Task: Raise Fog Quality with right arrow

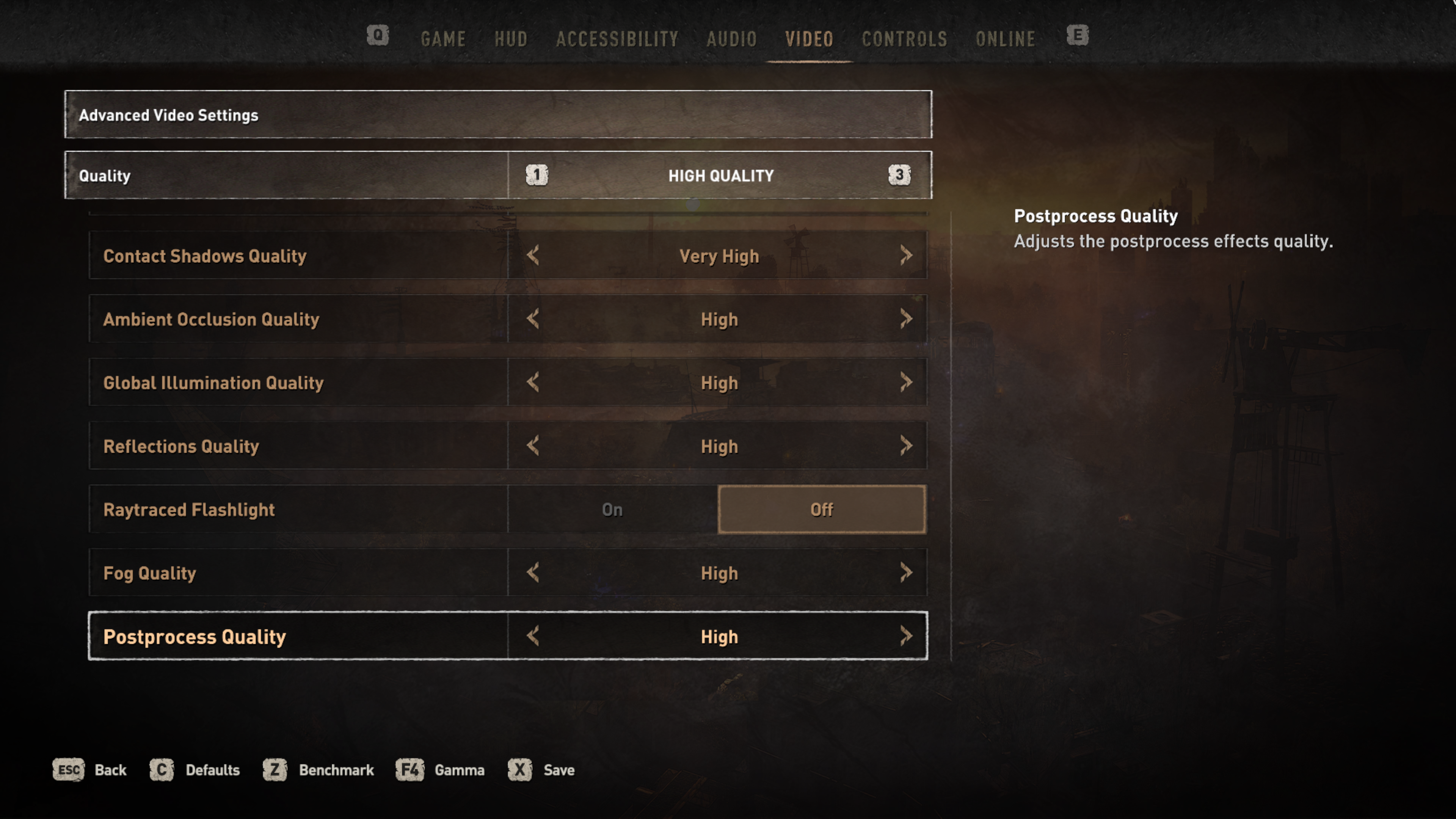Action: [x=906, y=573]
